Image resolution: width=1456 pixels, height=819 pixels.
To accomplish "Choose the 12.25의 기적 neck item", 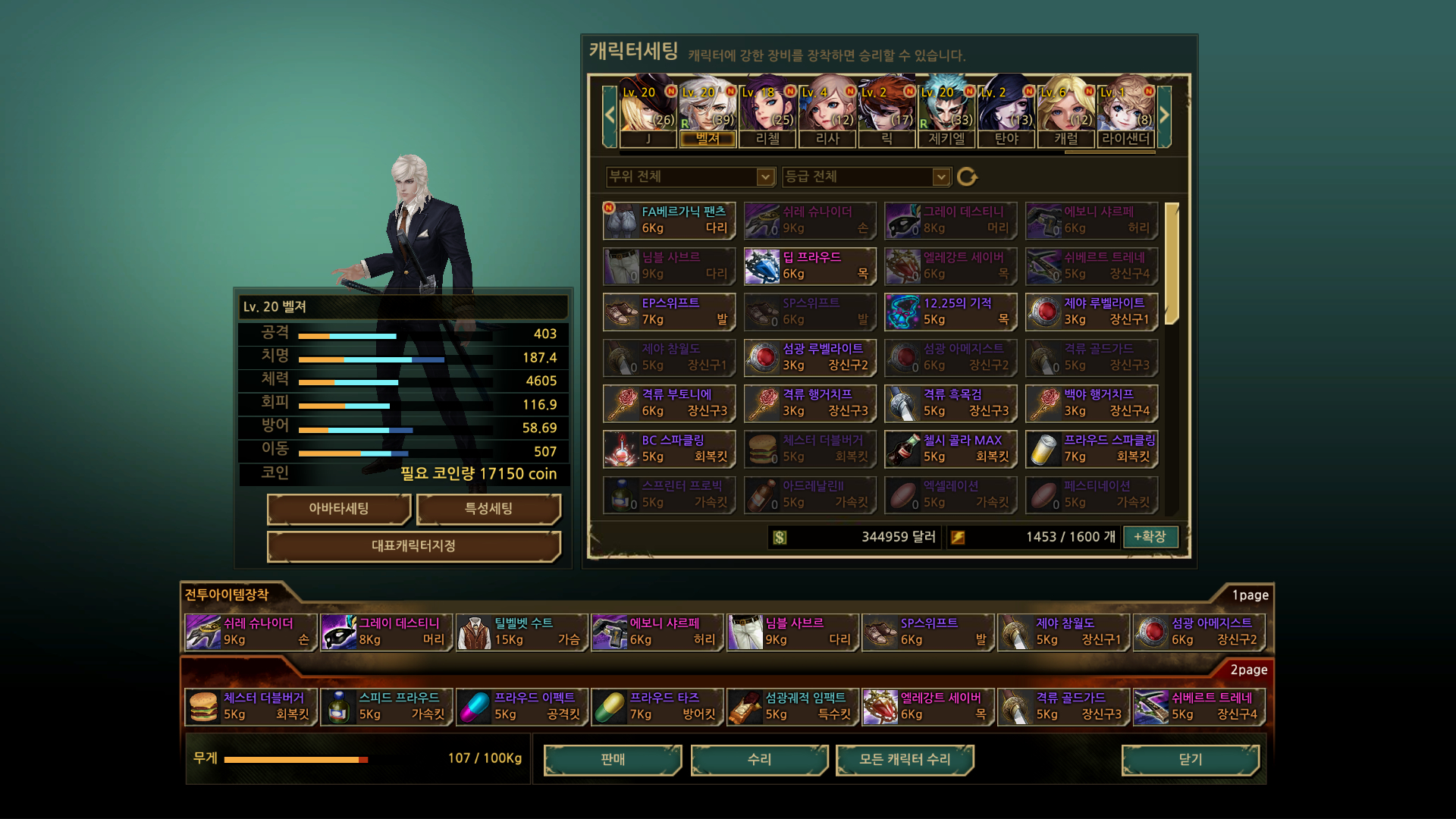I will coord(951,311).
